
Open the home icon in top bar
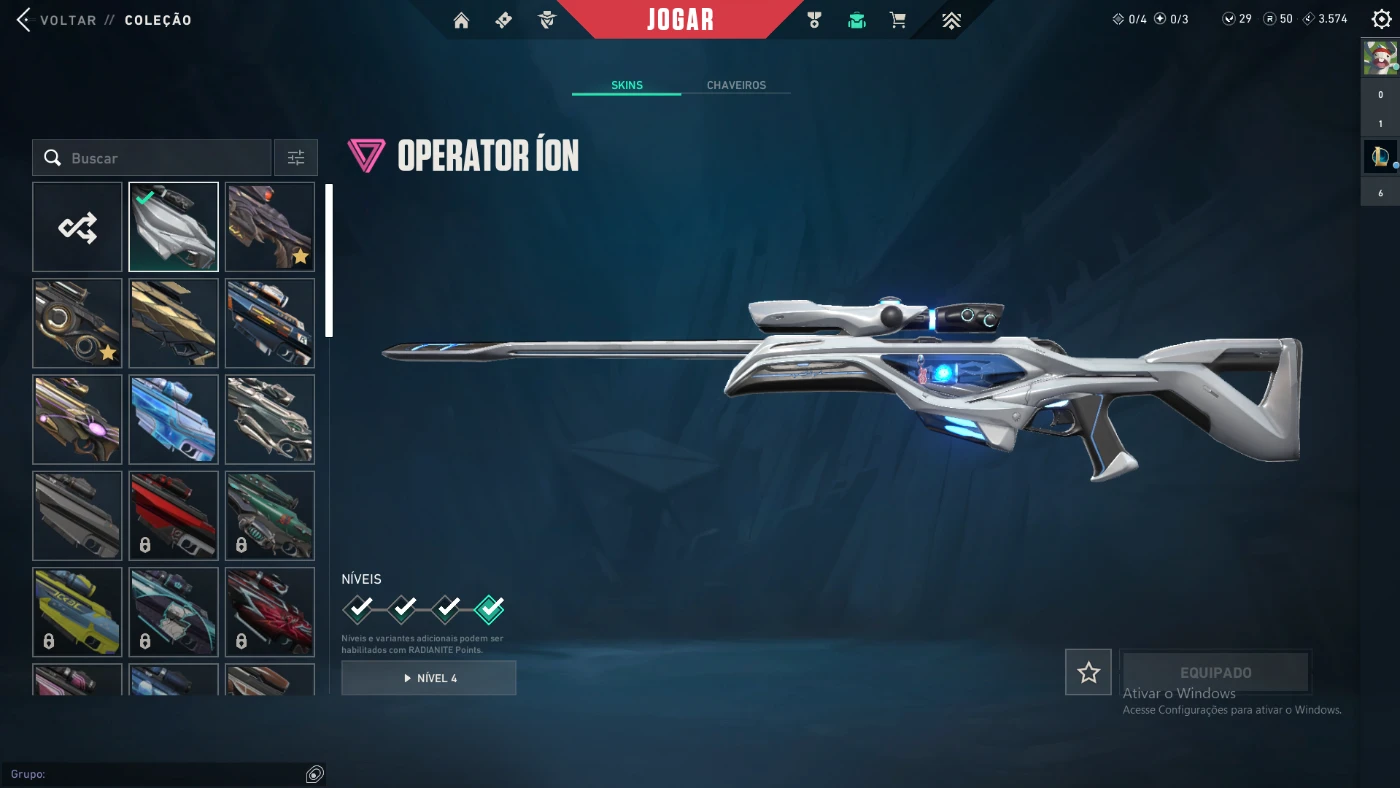coord(461,20)
